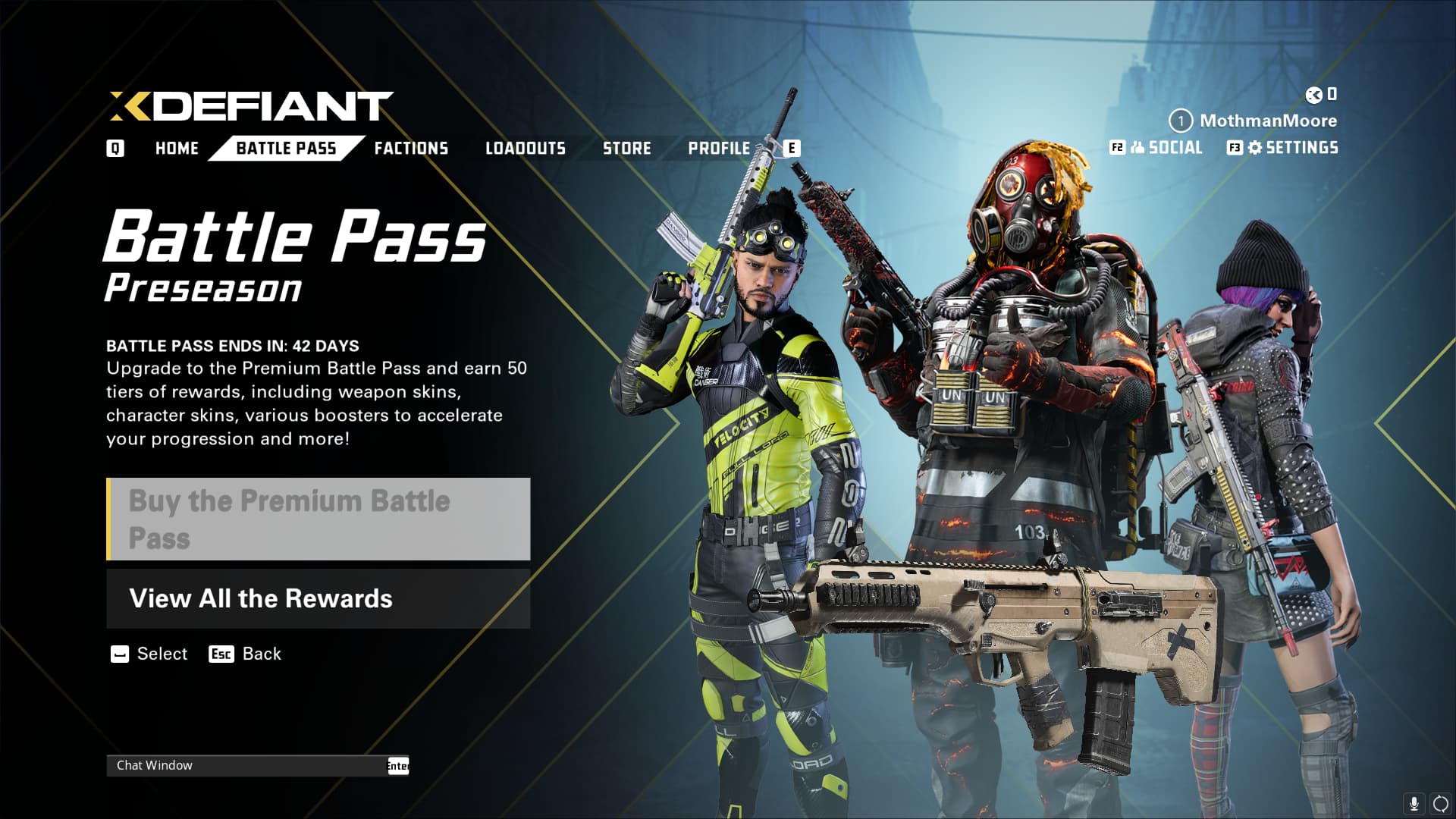Open the Loadouts tab

tap(526, 149)
